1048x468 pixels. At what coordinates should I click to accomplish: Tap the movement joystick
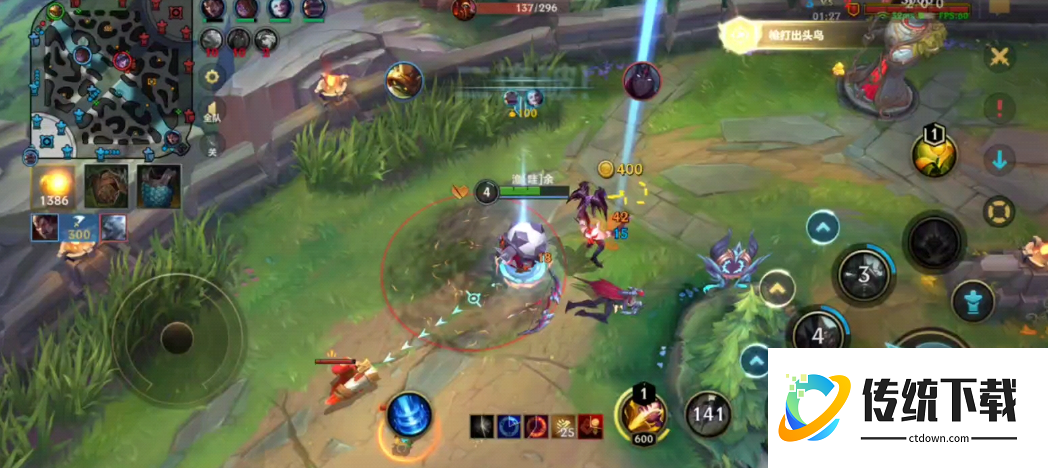(x=177, y=337)
